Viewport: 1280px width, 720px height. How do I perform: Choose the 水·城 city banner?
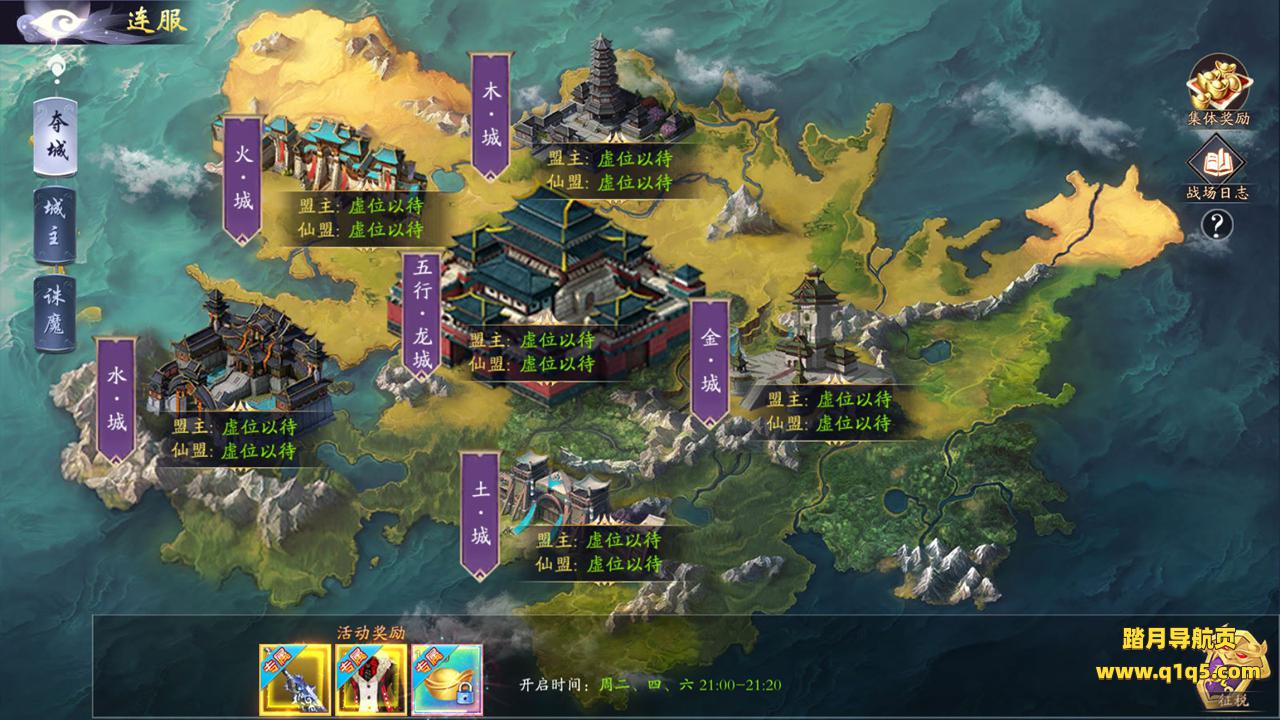[116, 400]
